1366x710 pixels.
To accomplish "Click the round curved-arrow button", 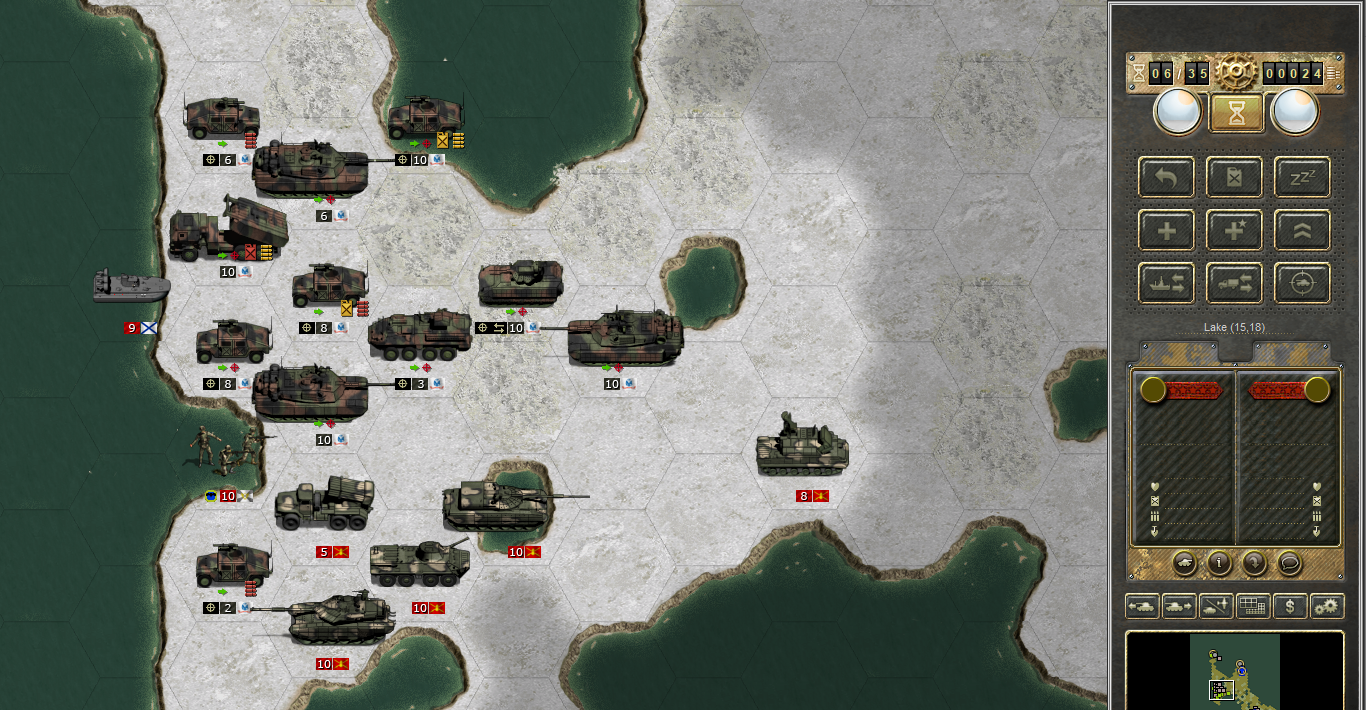I will pos(1254,563).
